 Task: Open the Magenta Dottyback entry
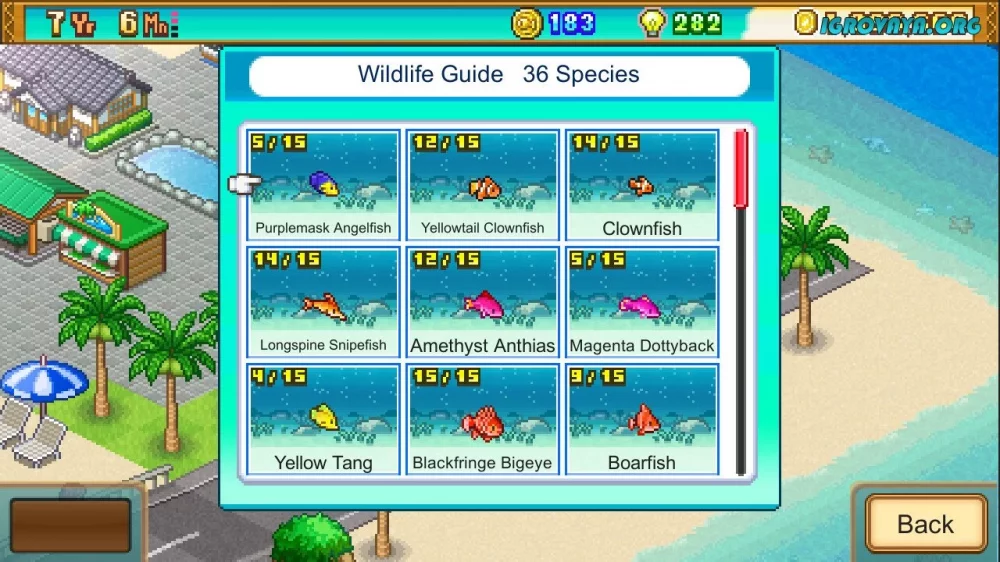(642, 302)
